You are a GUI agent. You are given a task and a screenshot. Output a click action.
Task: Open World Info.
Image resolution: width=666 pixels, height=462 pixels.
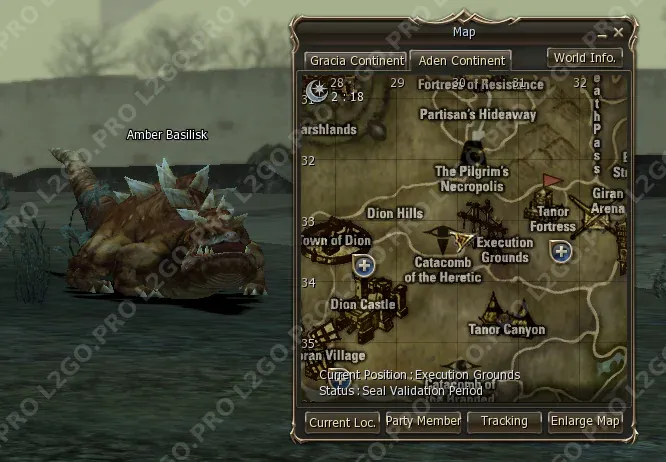[x=585, y=58]
